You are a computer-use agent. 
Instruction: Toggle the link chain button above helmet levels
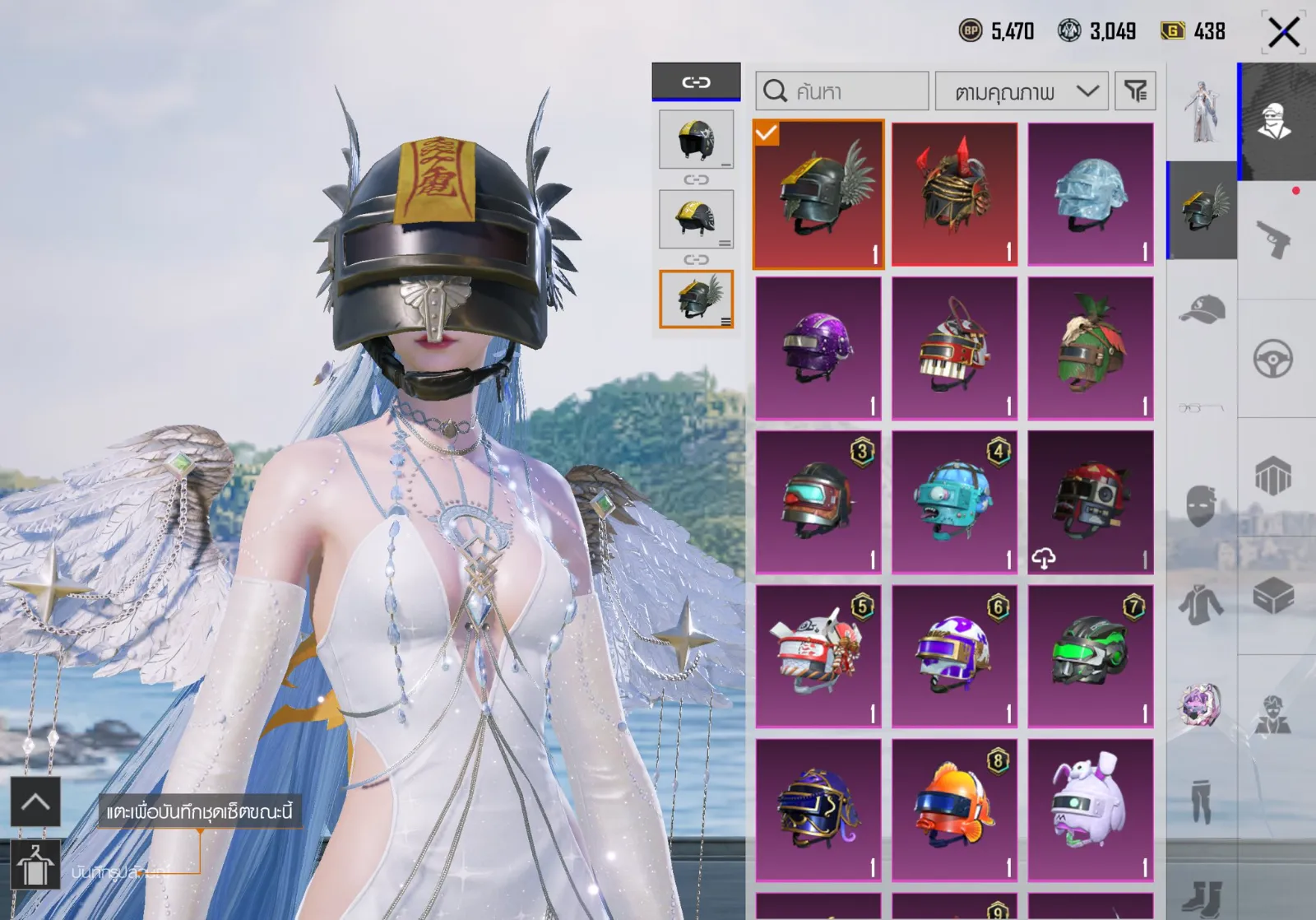pyautogui.click(x=696, y=81)
